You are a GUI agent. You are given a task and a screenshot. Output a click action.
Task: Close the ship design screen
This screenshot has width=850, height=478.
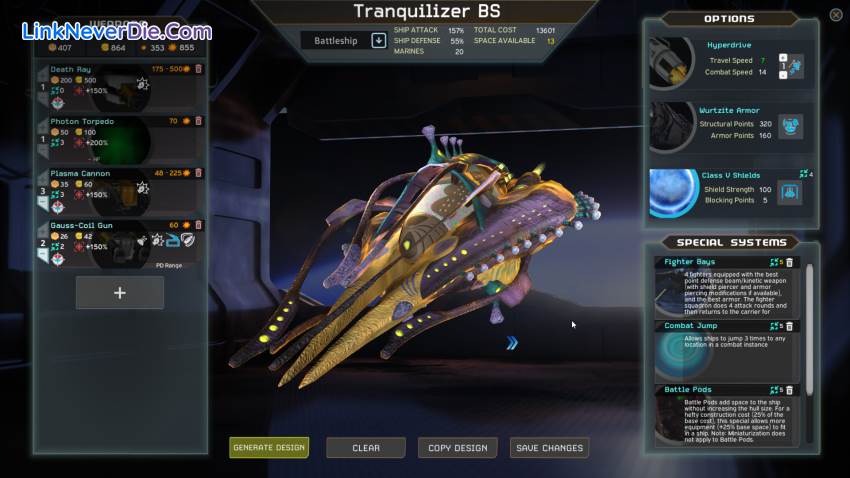[836, 15]
